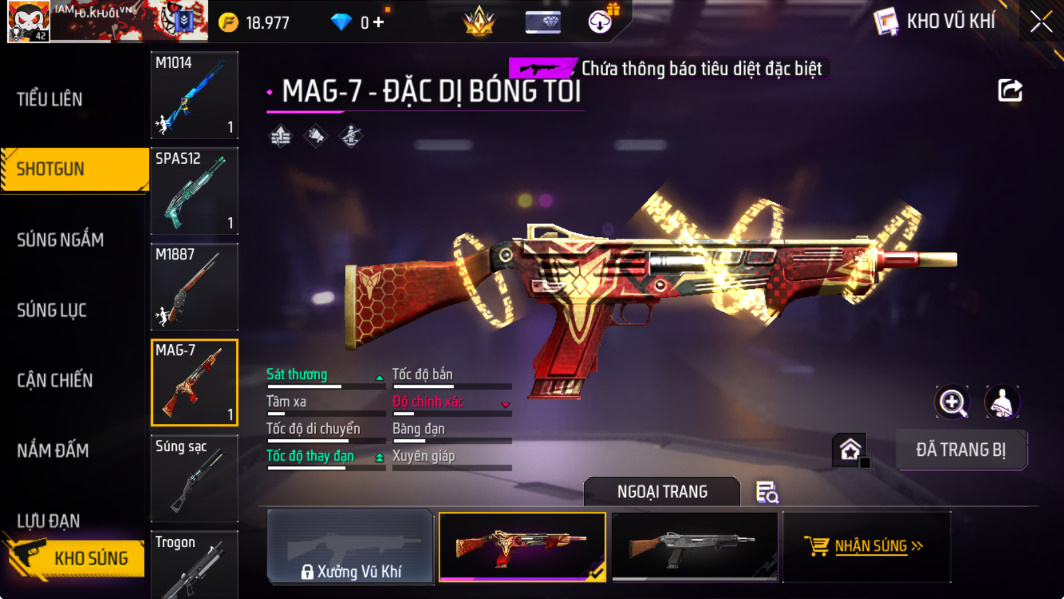Viewport: 1064px width, 599px height.
Task: Add diamonds with the plus button
Action: pyautogui.click(x=378, y=22)
